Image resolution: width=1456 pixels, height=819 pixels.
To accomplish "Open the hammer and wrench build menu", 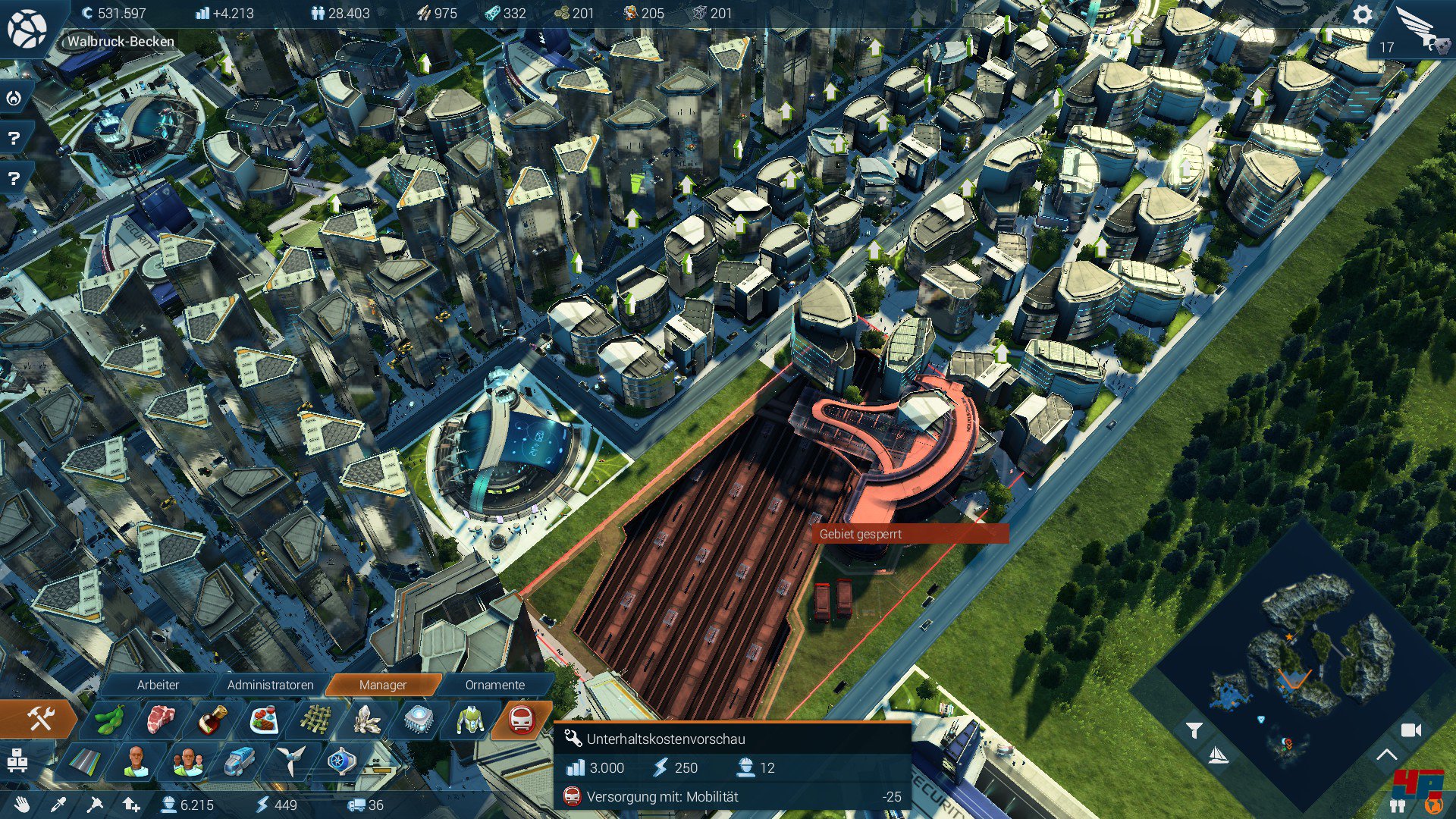I will (x=39, y=719).
